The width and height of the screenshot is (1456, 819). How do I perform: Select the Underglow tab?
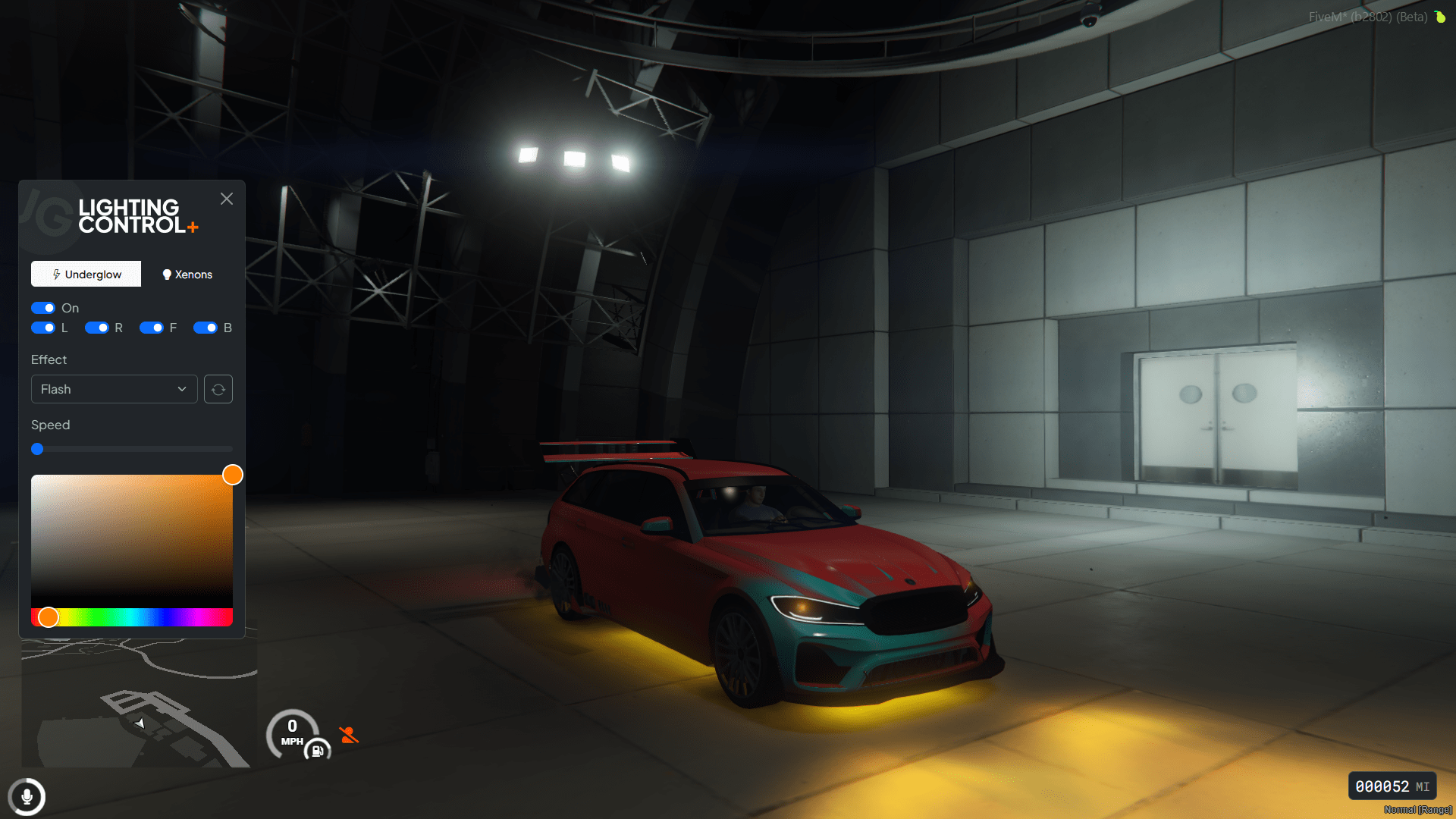point(86,275)
